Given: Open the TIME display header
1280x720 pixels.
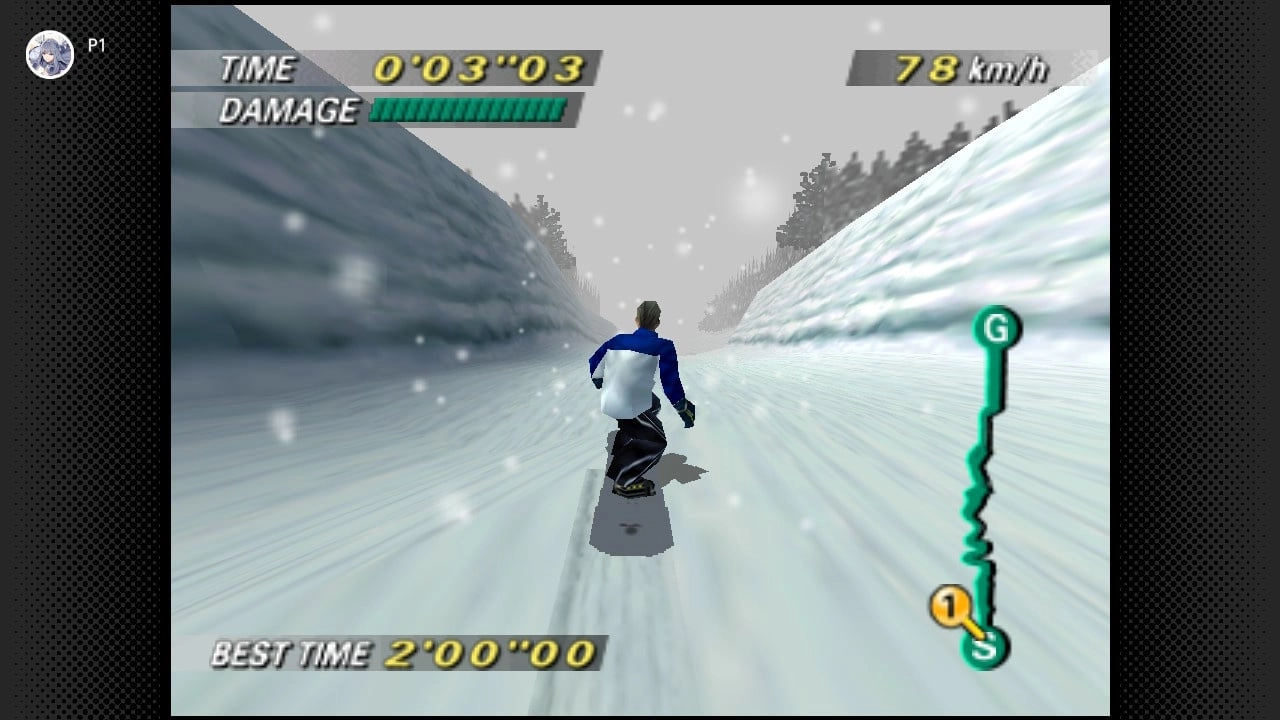Looking at the screenshot, I should point(262,68).
